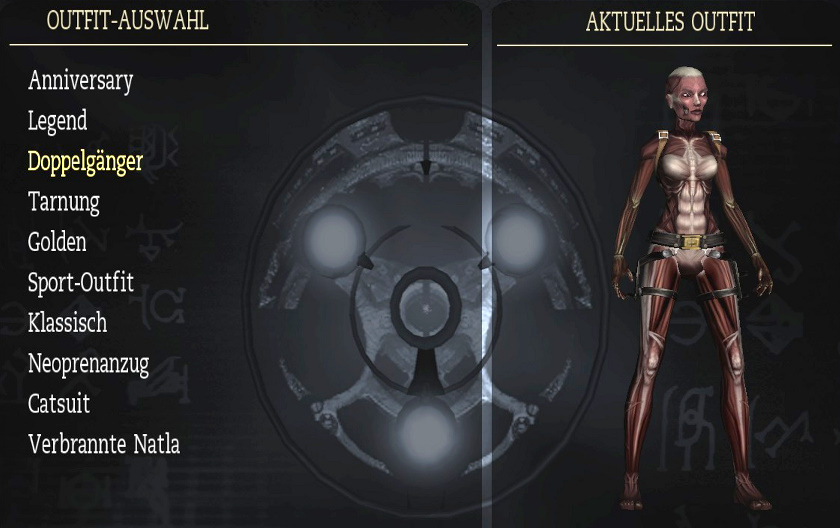Pick the Verbrannte Natla outfit
This screenshot has height=528, width=840.
pyautogui.click(x=104, y=444)
